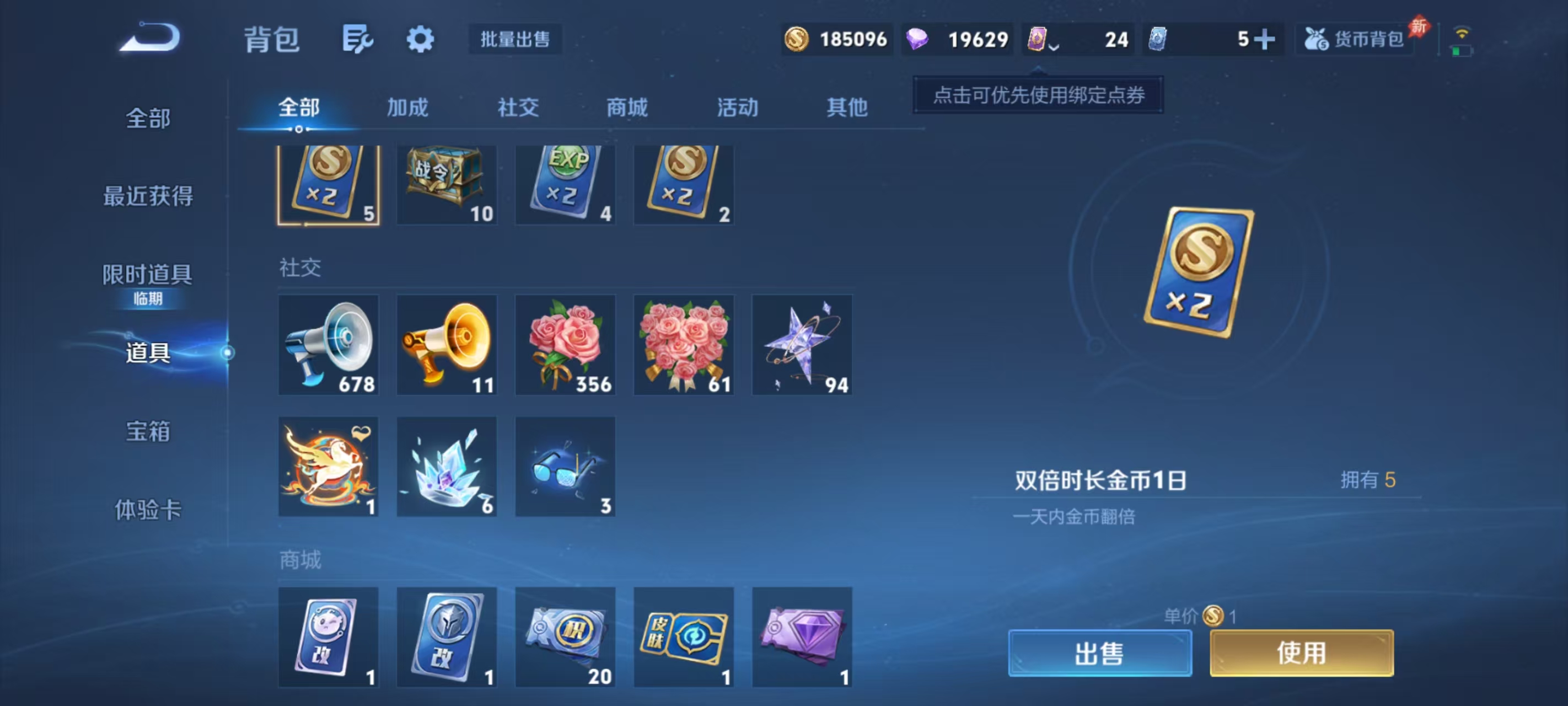Select the blue glasses item quantity 3

(565, 466)
